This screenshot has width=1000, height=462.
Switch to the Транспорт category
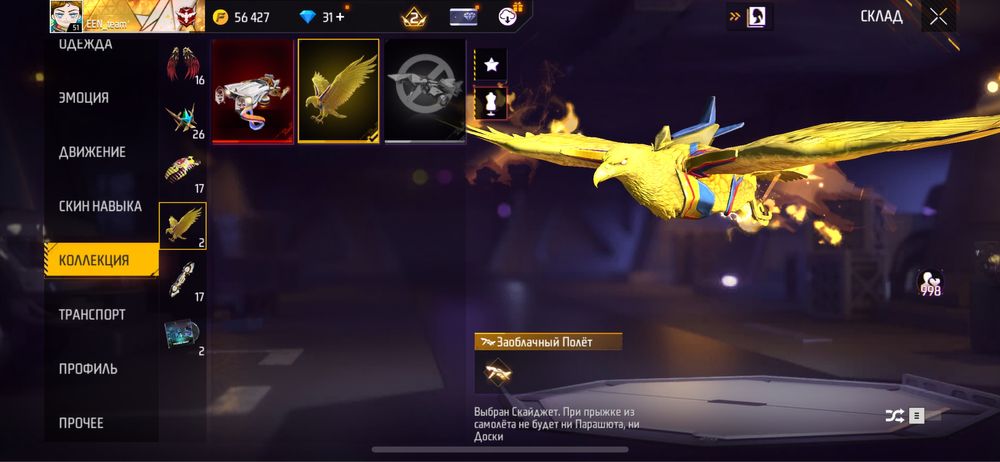[x=92, y=314]
